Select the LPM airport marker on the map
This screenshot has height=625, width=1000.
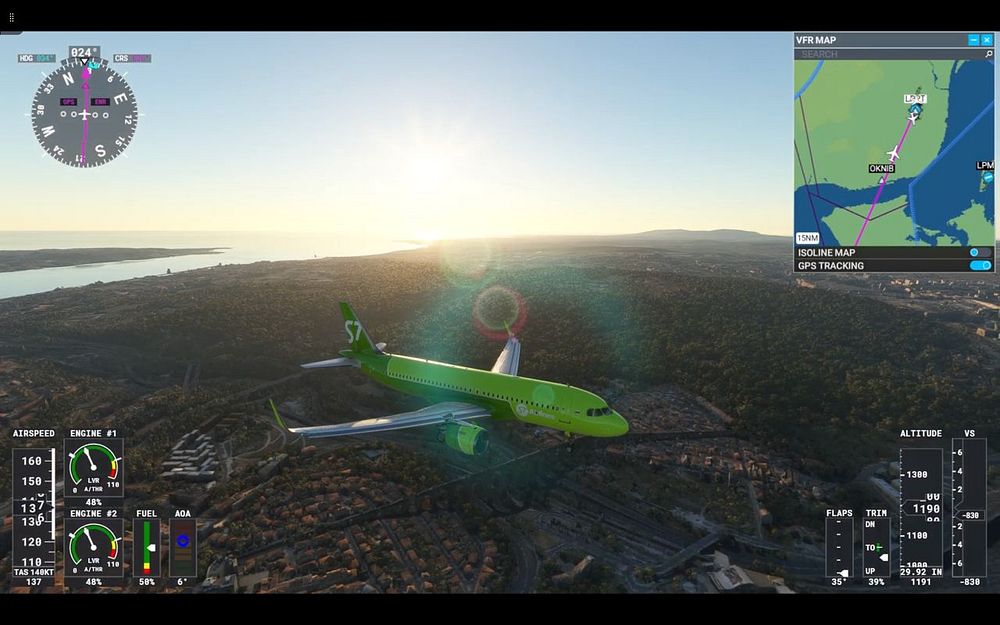click(986, 167)
